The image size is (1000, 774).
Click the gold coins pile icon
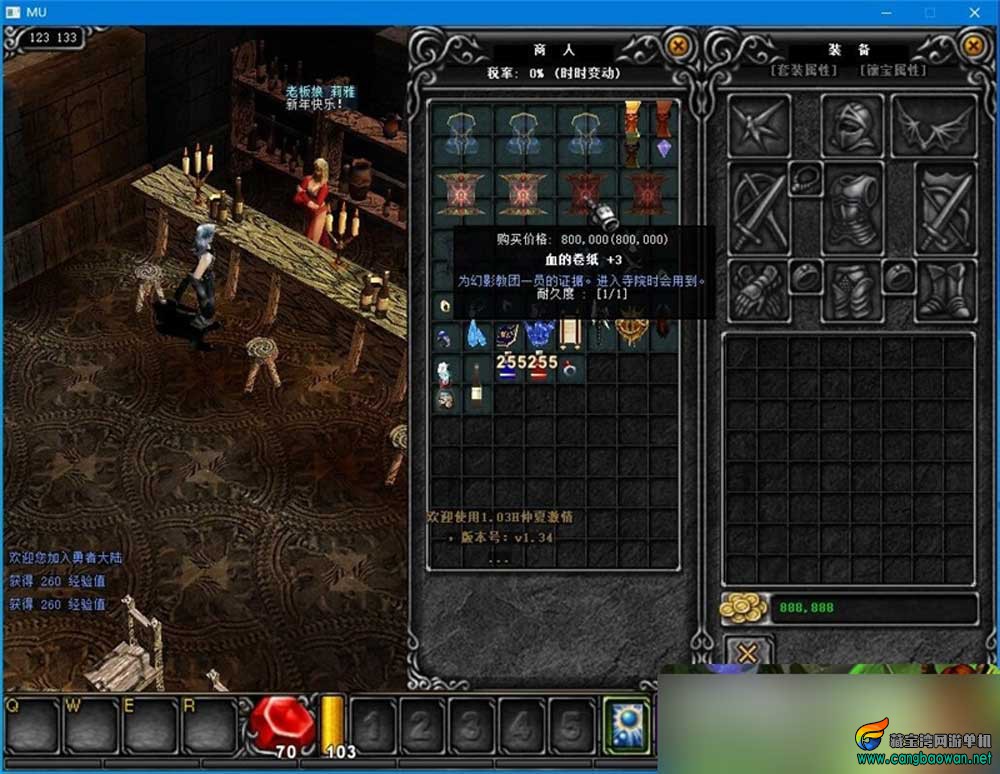743,607
